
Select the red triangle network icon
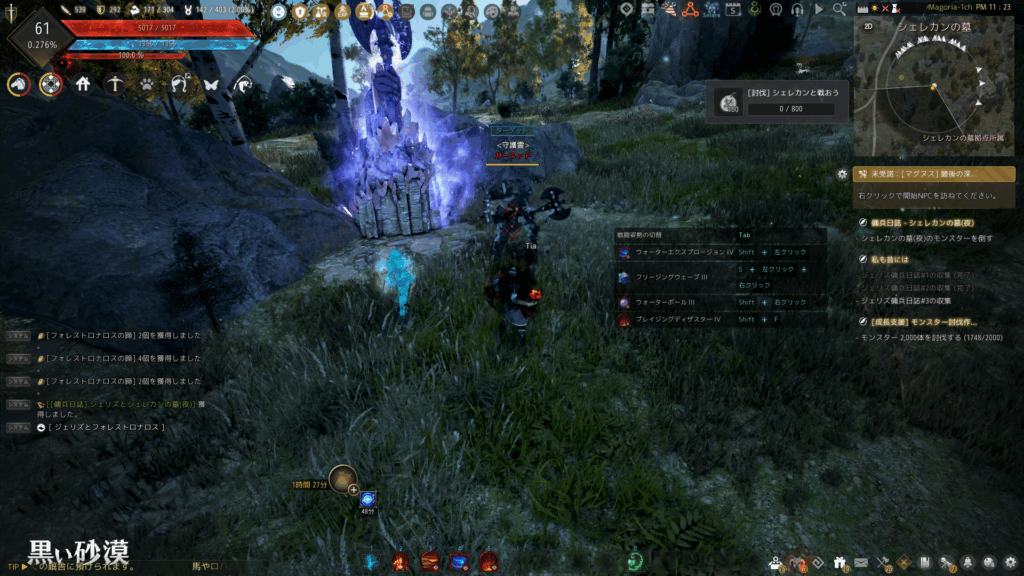689,9
